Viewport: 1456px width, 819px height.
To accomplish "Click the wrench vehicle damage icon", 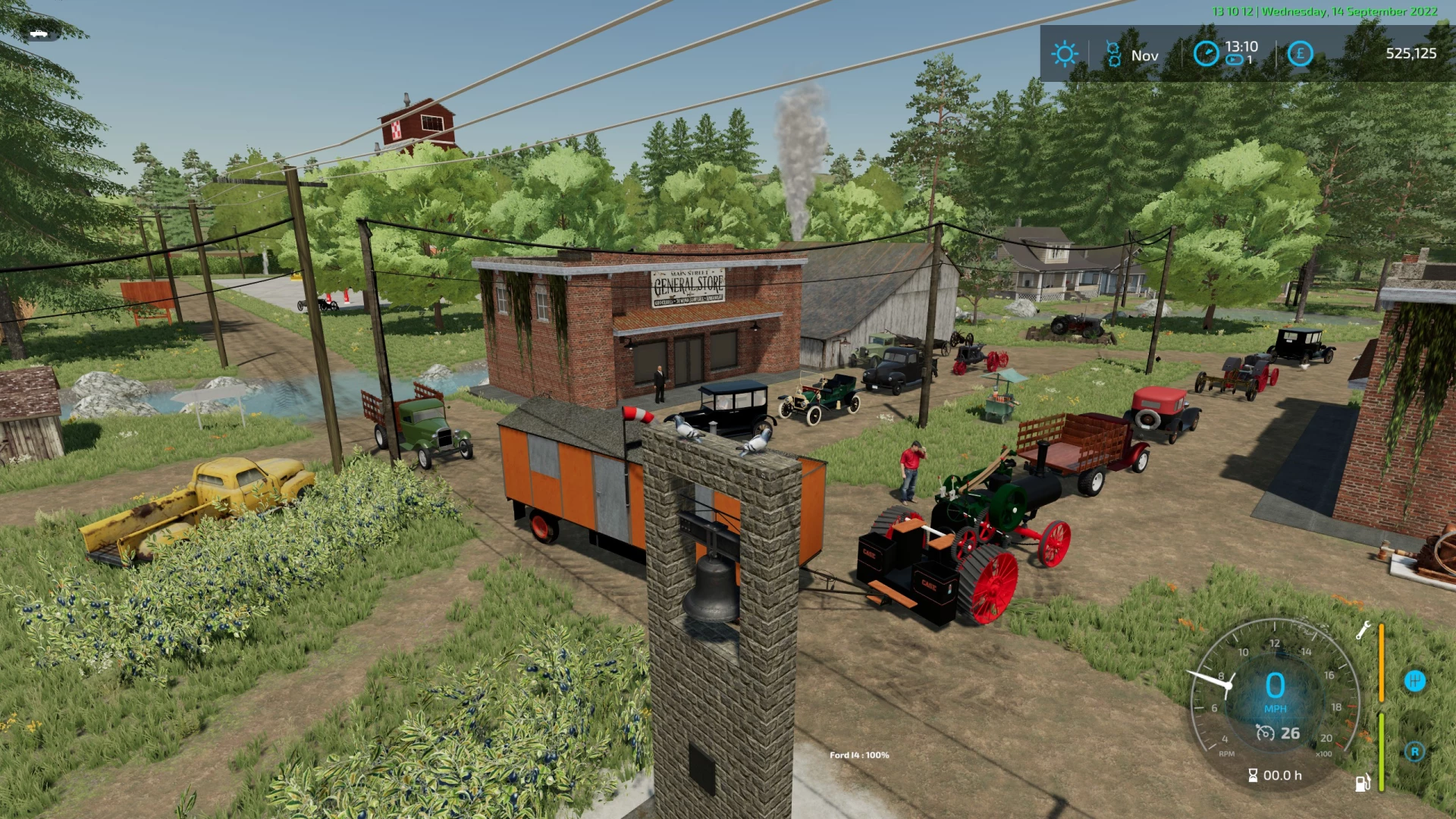I will (x=1363, y=632).
